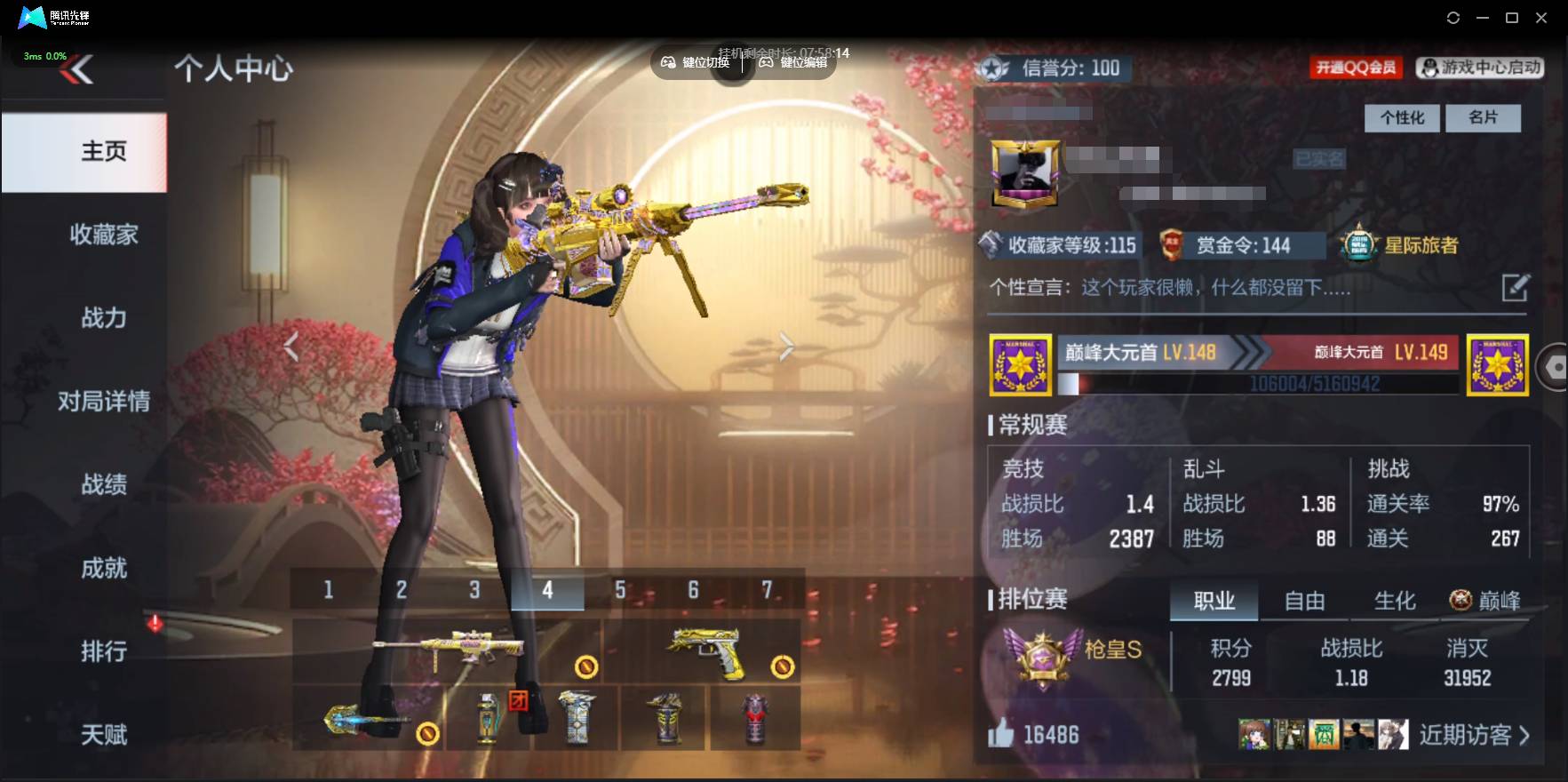Show the 战绩 records page

[x=104, y=484]
